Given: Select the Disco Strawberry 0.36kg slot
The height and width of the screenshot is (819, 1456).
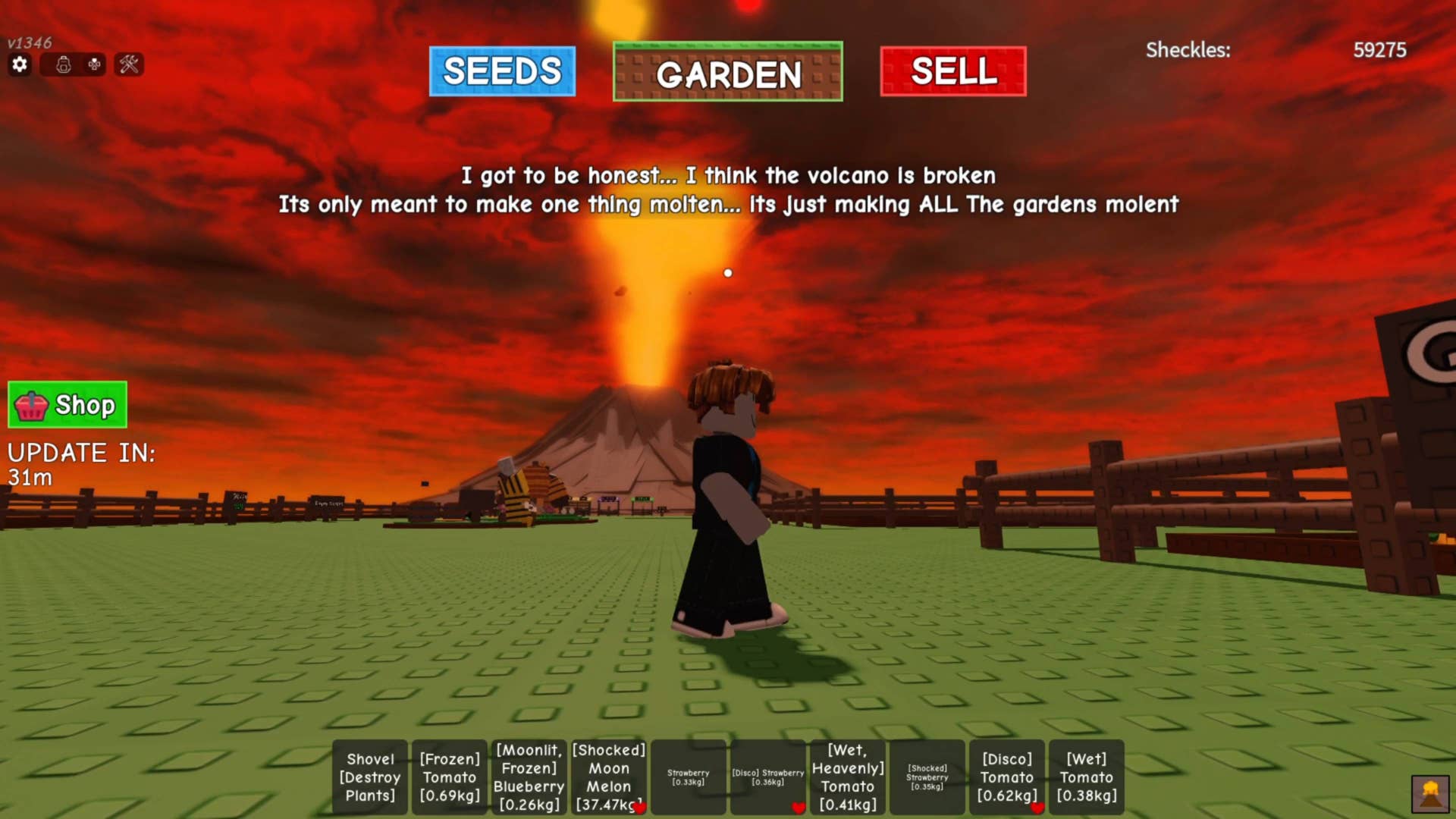Looking at the screenshot, I should pos(768,777).
